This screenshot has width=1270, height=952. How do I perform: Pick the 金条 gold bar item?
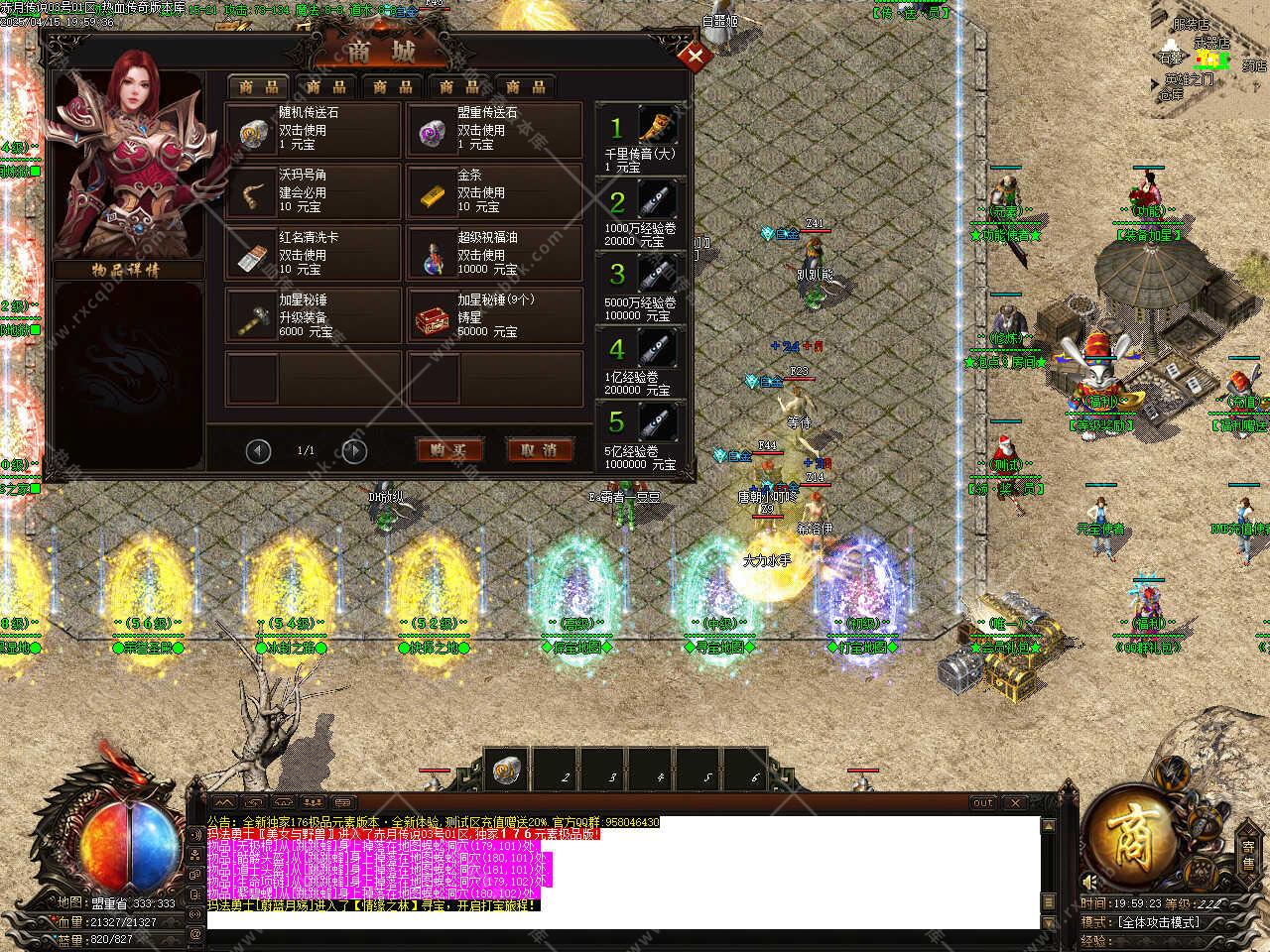coord(493,191)
